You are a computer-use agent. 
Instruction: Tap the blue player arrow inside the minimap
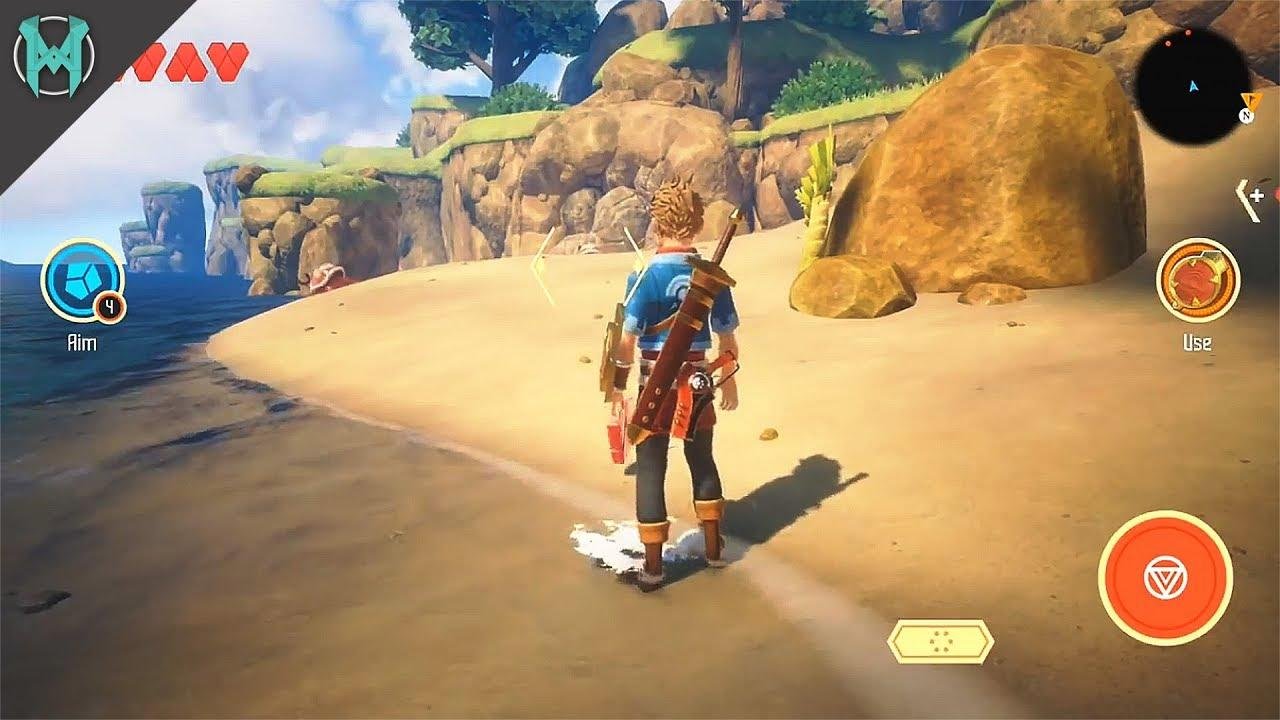[1193, 86]
